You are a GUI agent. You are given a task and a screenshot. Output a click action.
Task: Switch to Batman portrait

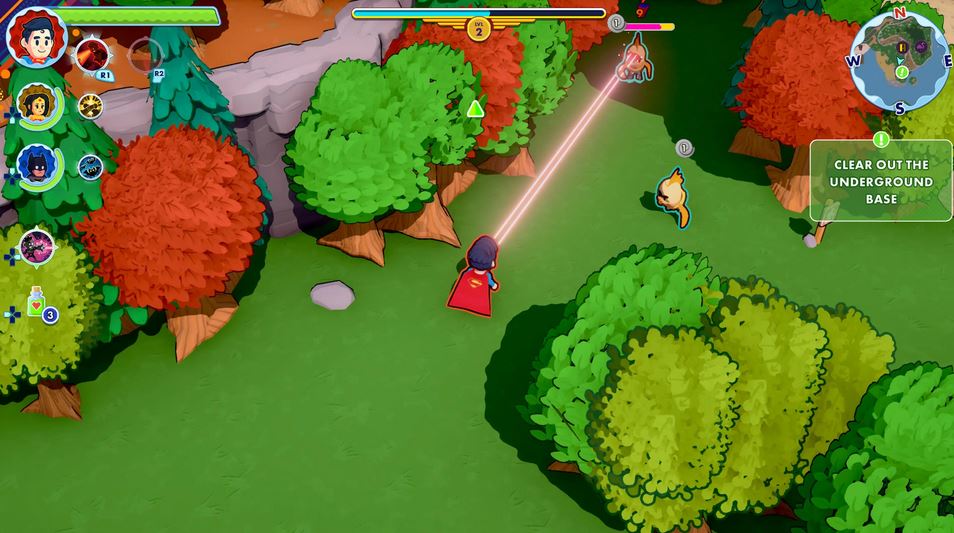click(38, 165)
